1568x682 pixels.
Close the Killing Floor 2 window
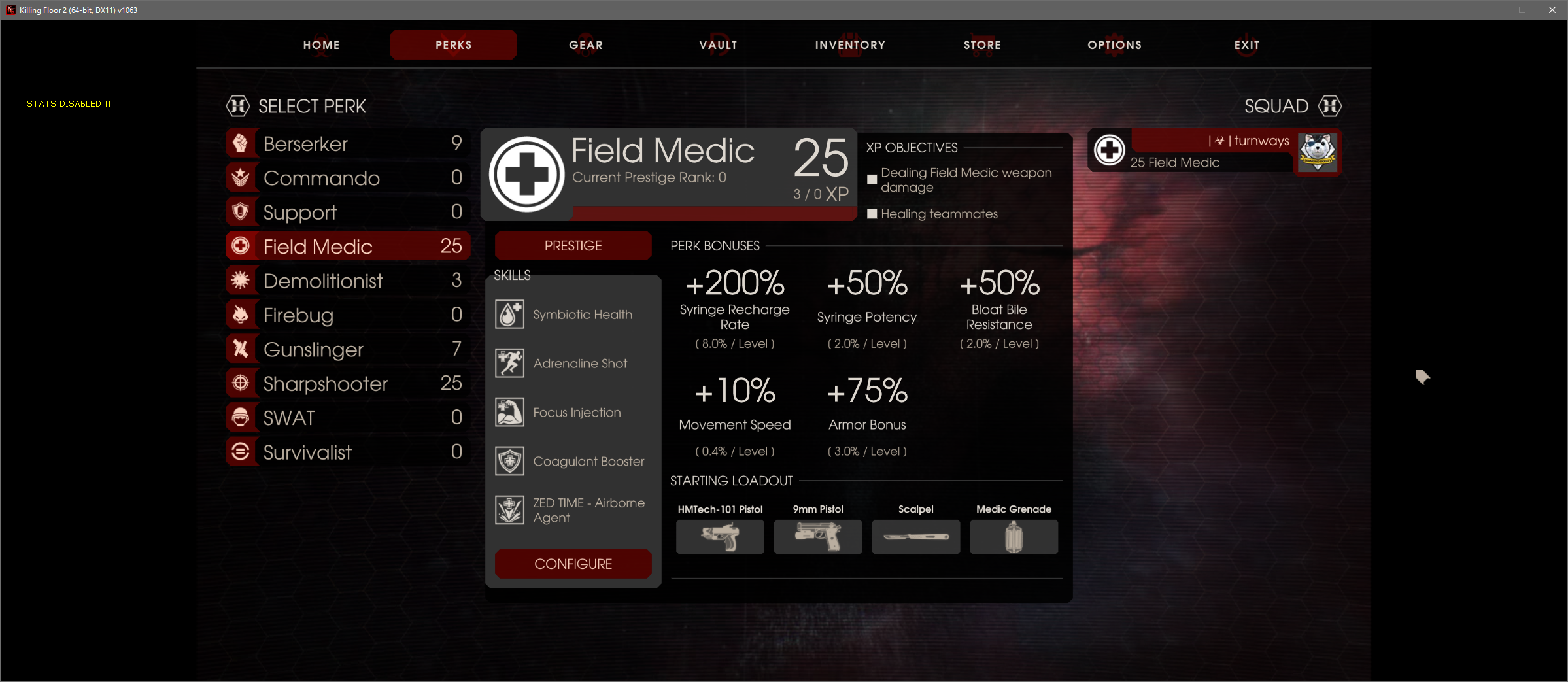coord(1552,10)
